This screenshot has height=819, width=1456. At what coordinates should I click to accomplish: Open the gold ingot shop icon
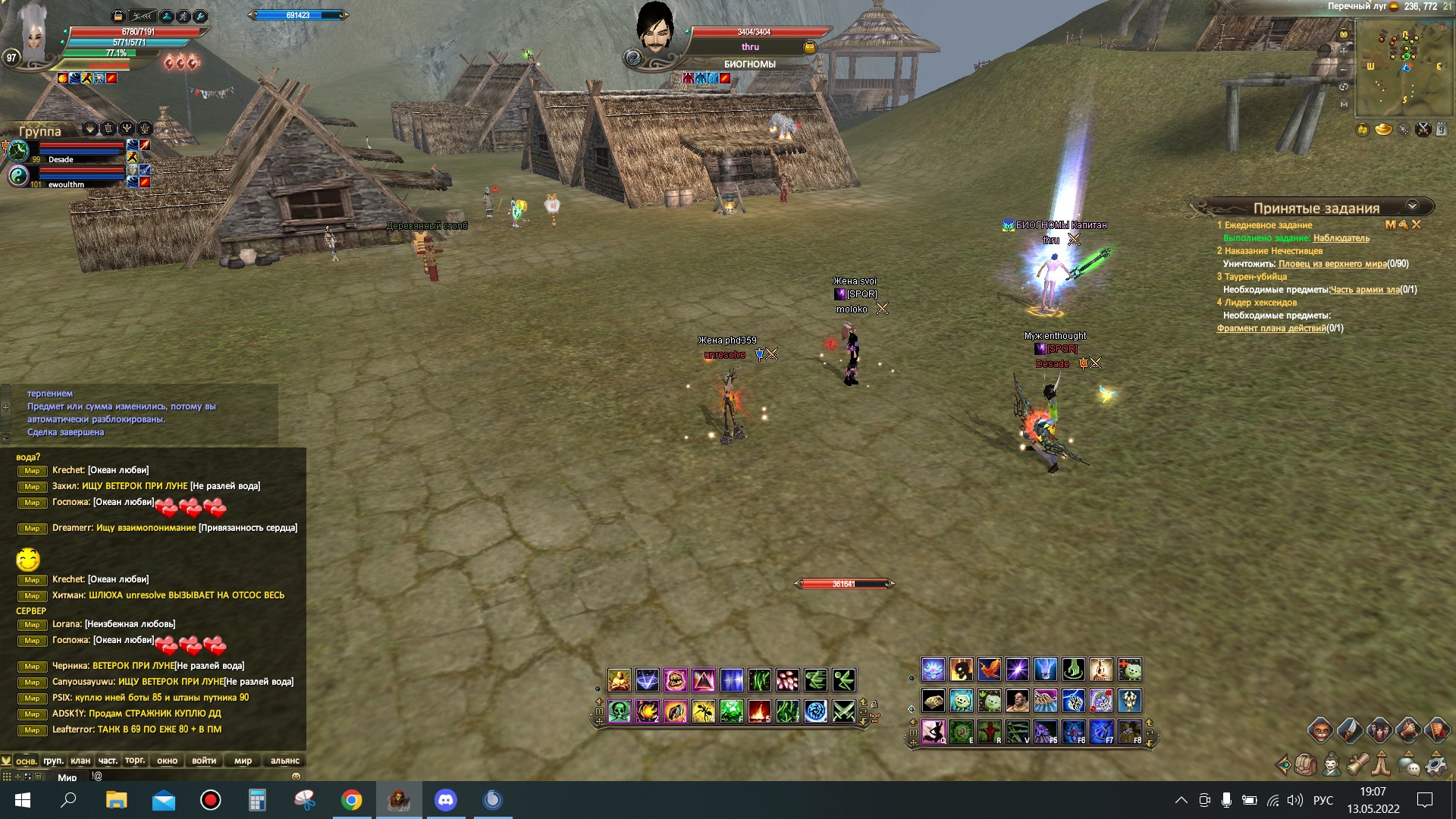1383,130
